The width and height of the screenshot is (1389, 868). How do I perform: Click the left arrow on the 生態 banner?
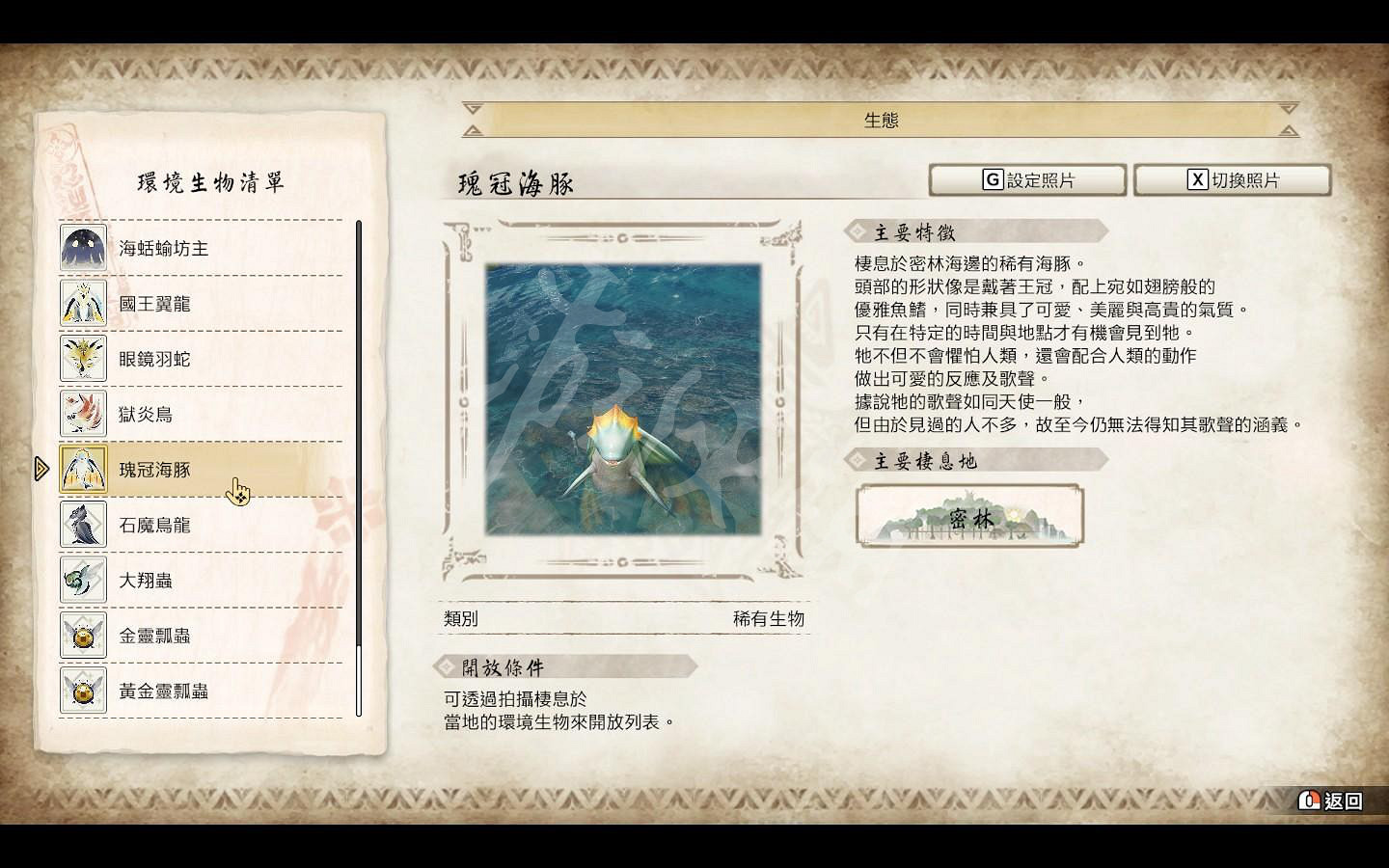(472, 118)
